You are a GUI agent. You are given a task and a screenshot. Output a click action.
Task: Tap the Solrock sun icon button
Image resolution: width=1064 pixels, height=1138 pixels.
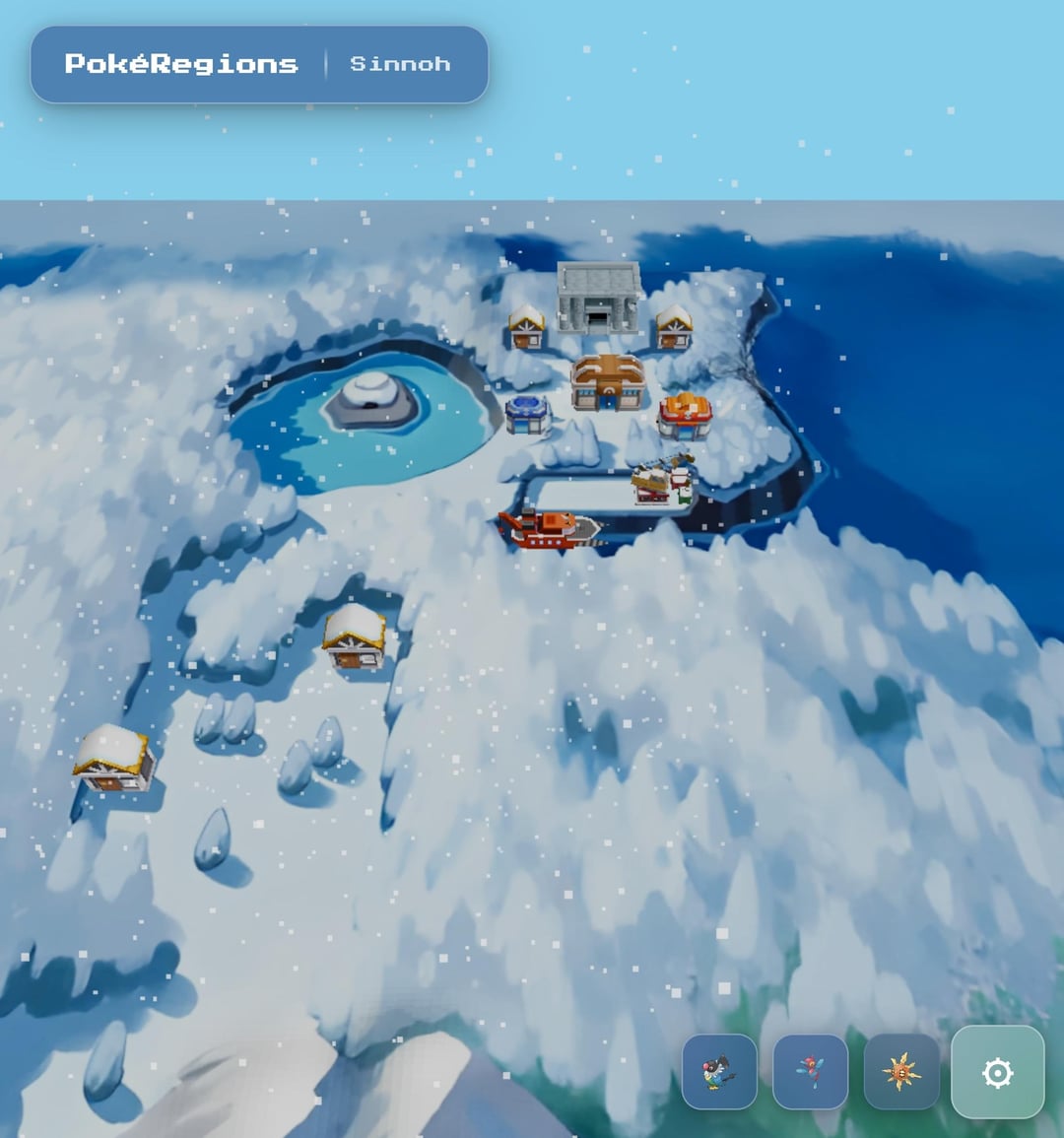click(900, 1072)
